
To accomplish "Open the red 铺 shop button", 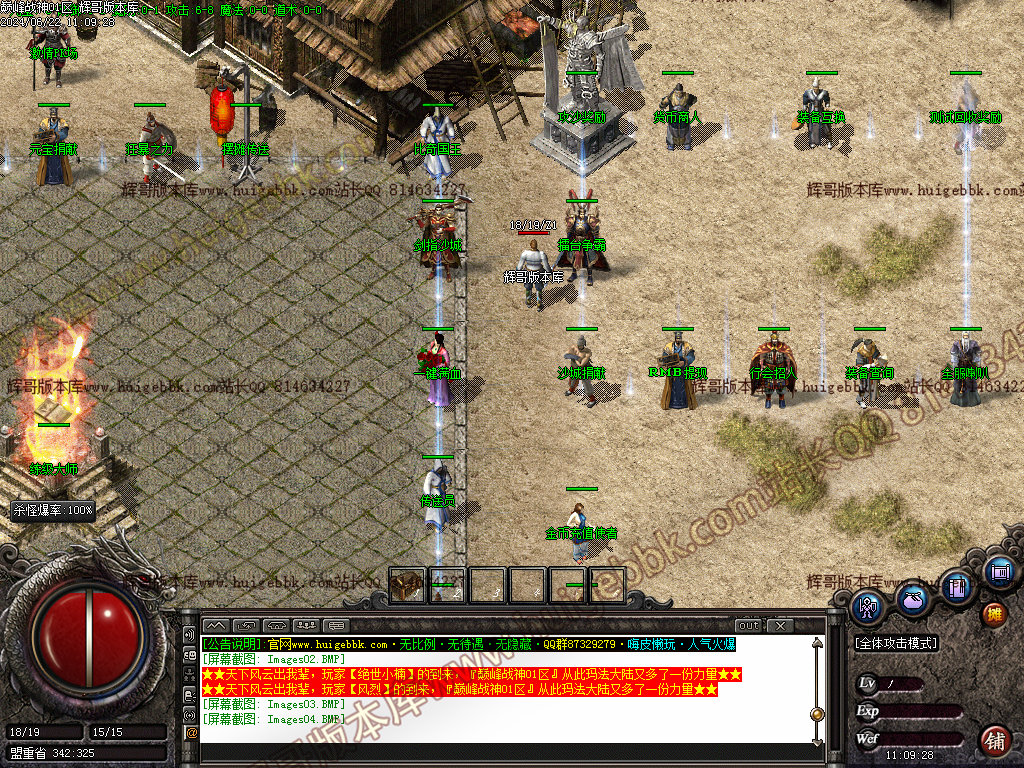I will click(x=994, y=741).
